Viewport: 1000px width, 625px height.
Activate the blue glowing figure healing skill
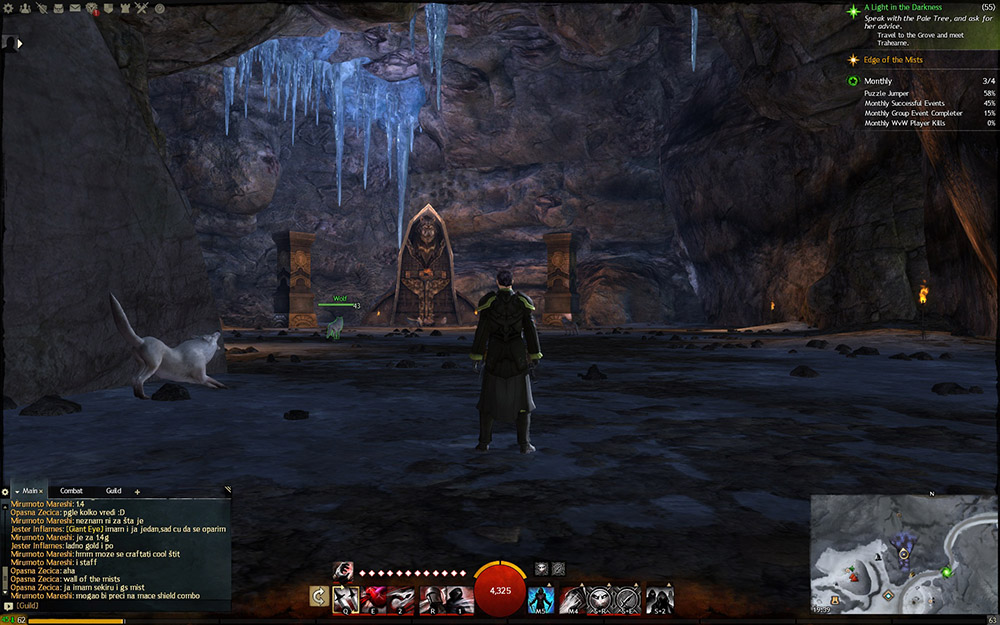pyautogui.click(x=540, y=598)
